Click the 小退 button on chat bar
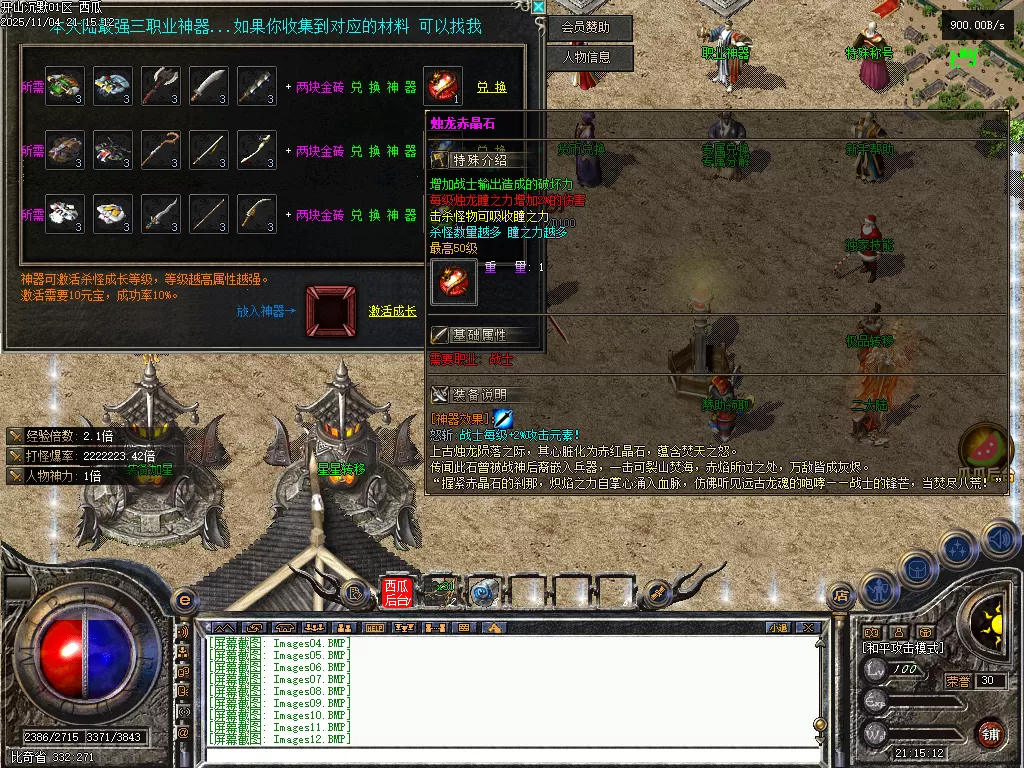1024x768 pixels. click(x=778, y=628)
